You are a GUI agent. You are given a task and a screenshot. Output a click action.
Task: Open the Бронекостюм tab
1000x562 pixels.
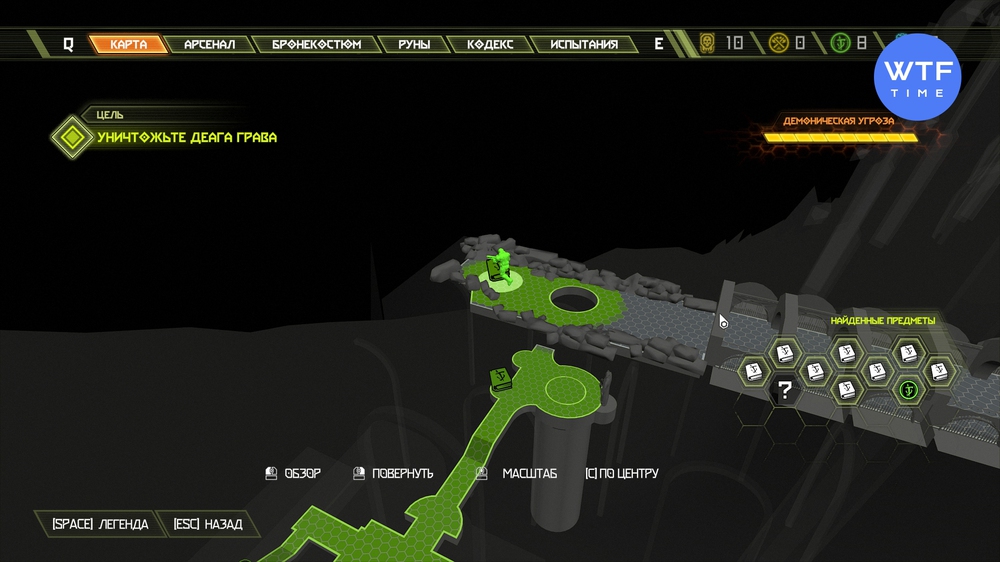(316, 44)
